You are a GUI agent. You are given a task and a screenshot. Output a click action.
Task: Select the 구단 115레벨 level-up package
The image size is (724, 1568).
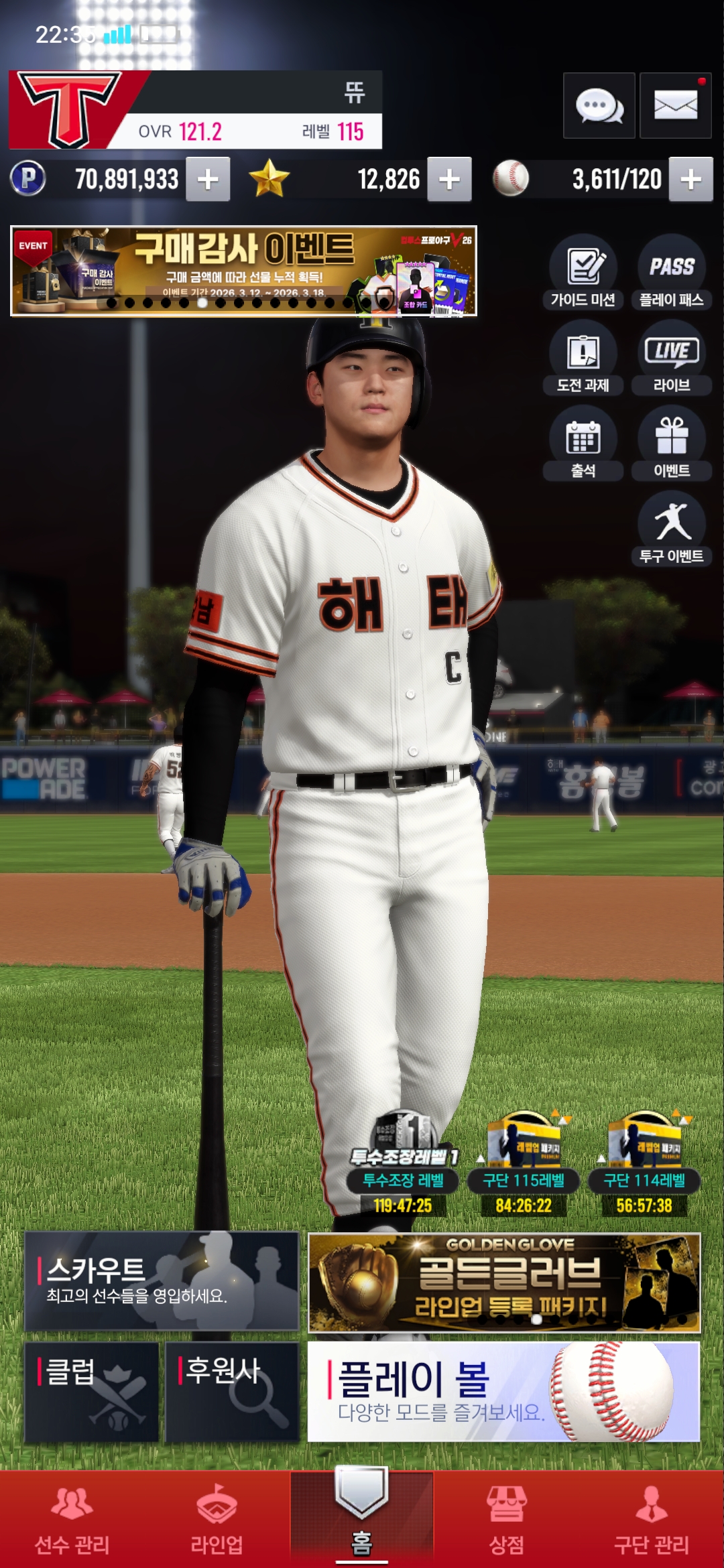524,1165
